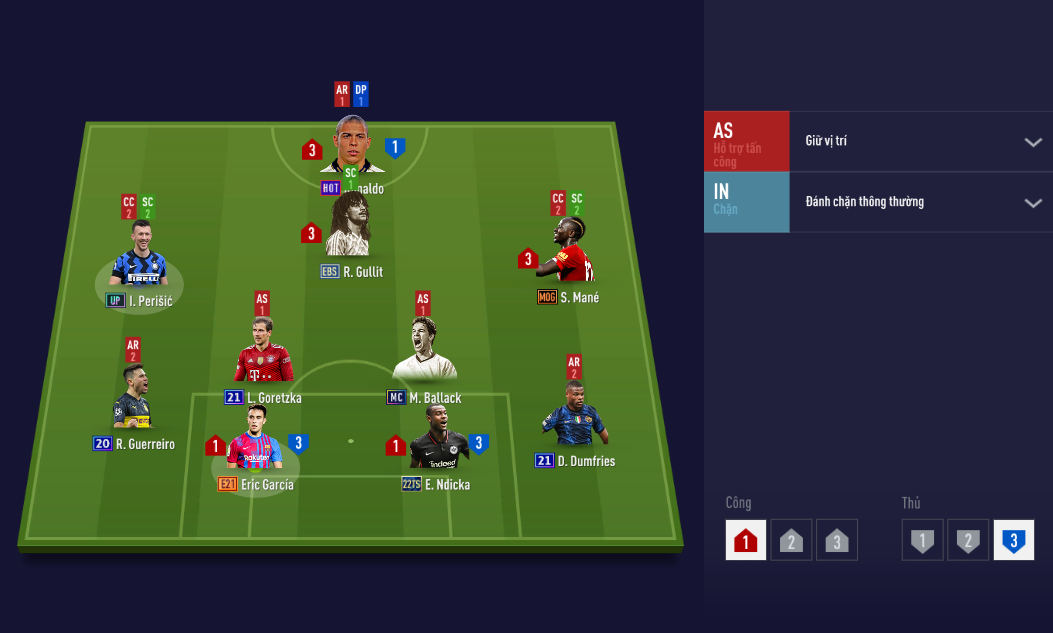Select midfielder L. Goretzka
1053x633 pixels.
coord(262,352)
